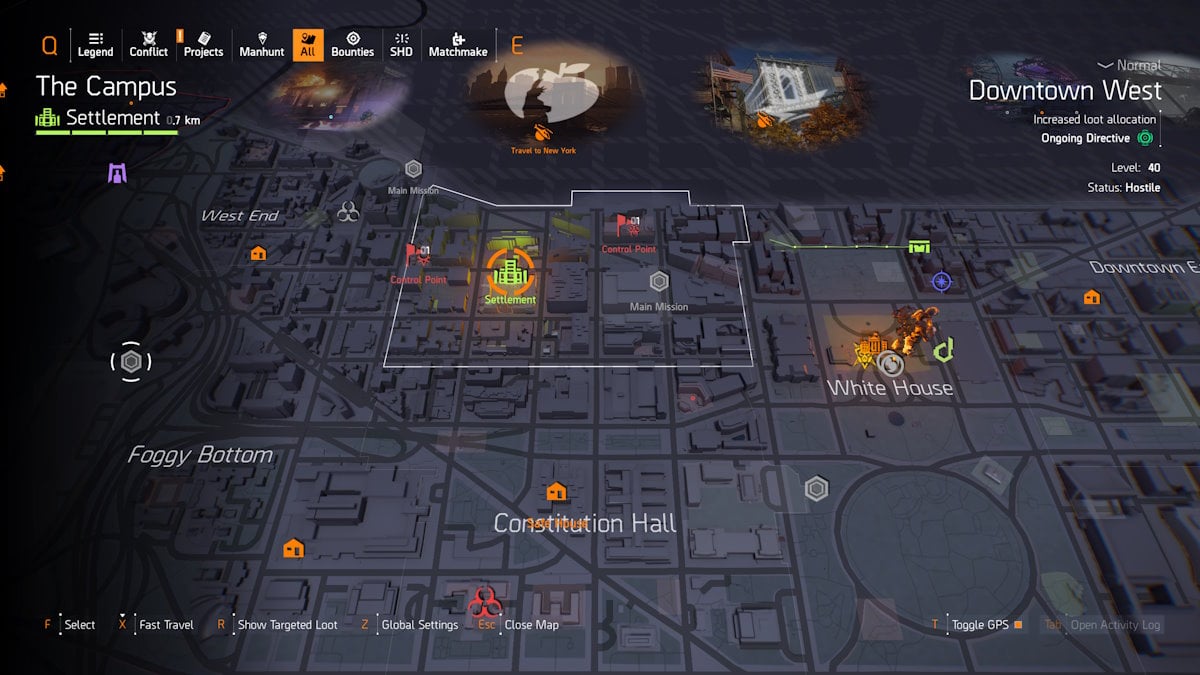Switch to the SHD tab
Image resolution: width=1200 pixels, height=675 pixels.
pos(401,44)
